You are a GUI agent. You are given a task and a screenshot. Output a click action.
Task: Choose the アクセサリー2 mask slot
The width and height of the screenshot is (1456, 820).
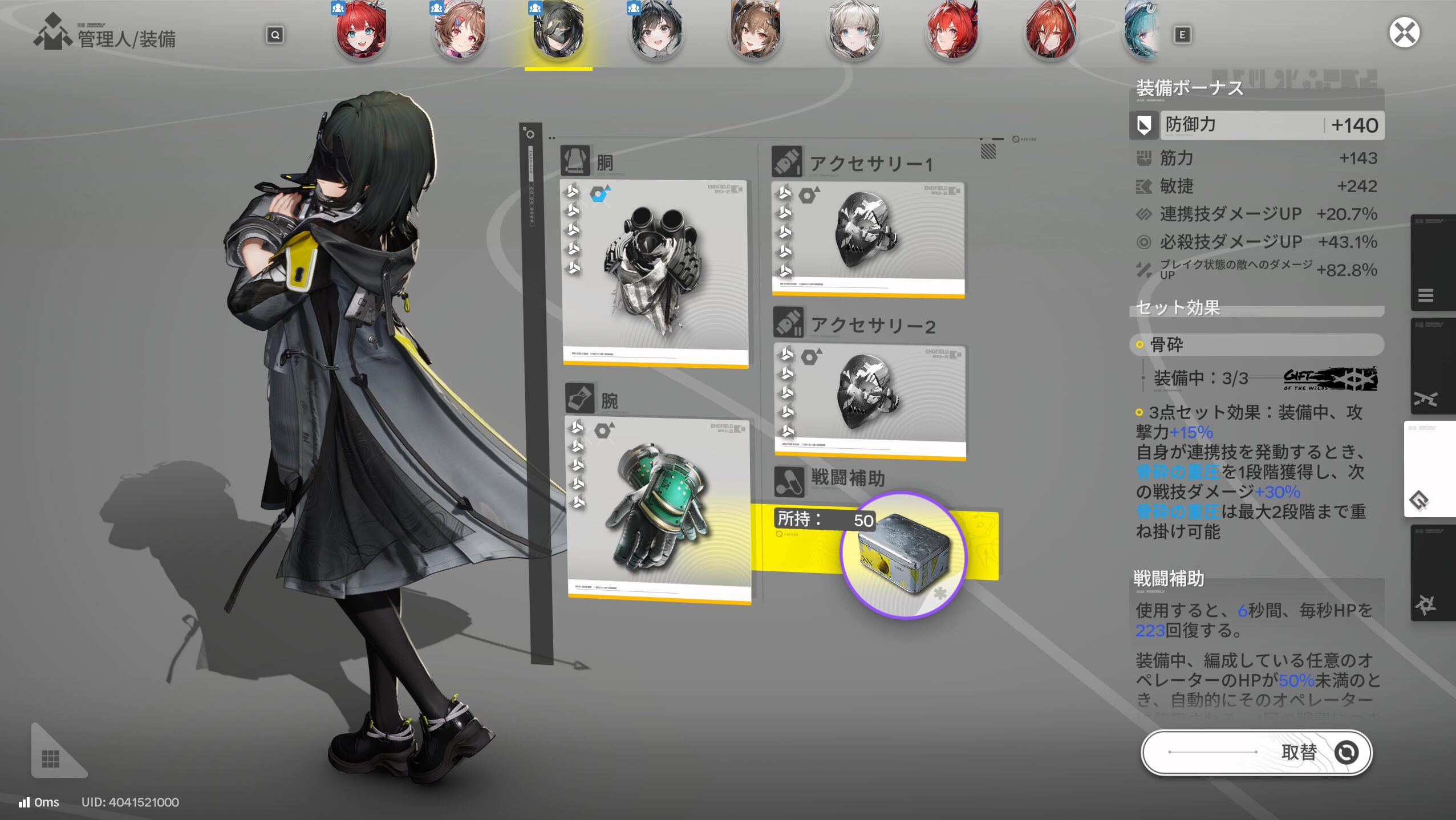[870, 401]
